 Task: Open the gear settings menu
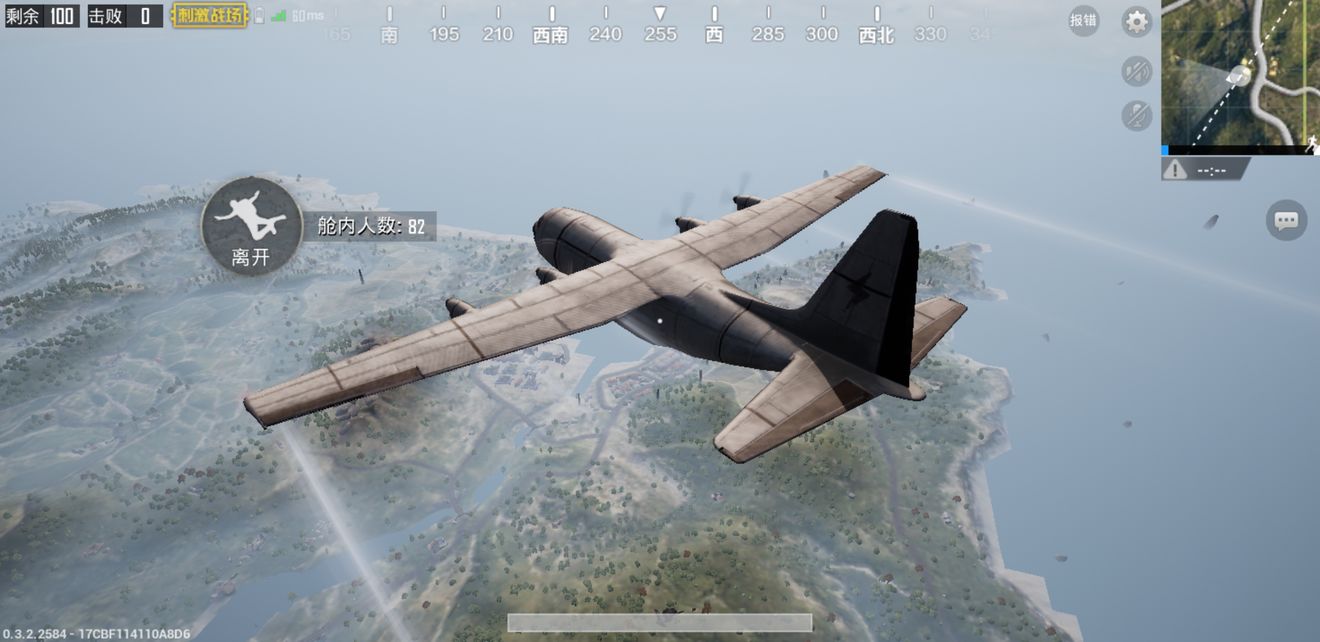pyautogui.click(x=1136, y=22)
